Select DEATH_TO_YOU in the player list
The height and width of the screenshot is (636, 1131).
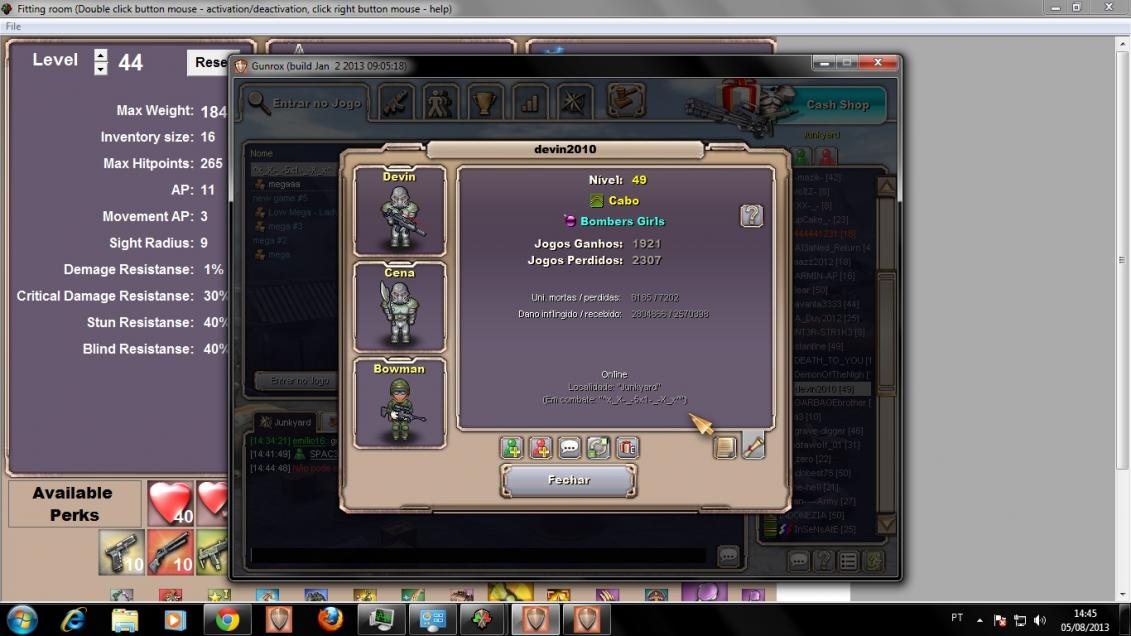(x=832, y=360)
